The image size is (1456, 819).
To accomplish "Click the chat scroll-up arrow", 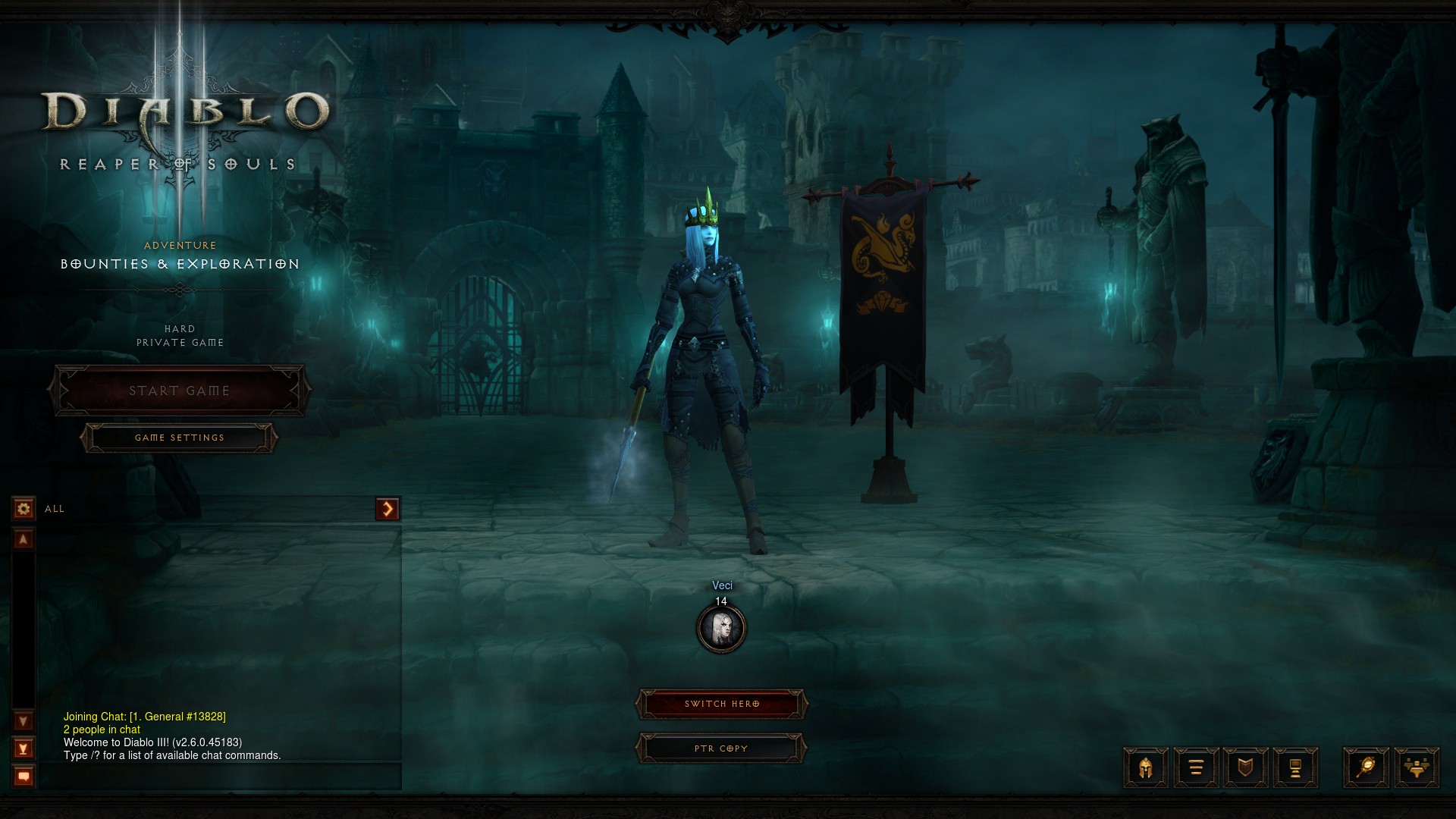I will [24, 539].
